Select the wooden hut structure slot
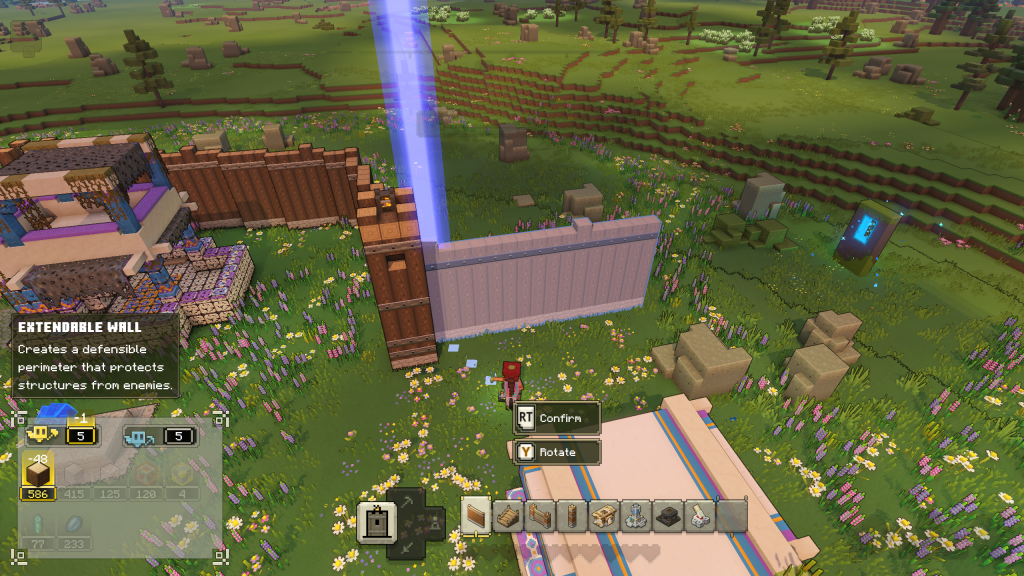Viewport: 1024px width, 576px height. tap(604, 516)
